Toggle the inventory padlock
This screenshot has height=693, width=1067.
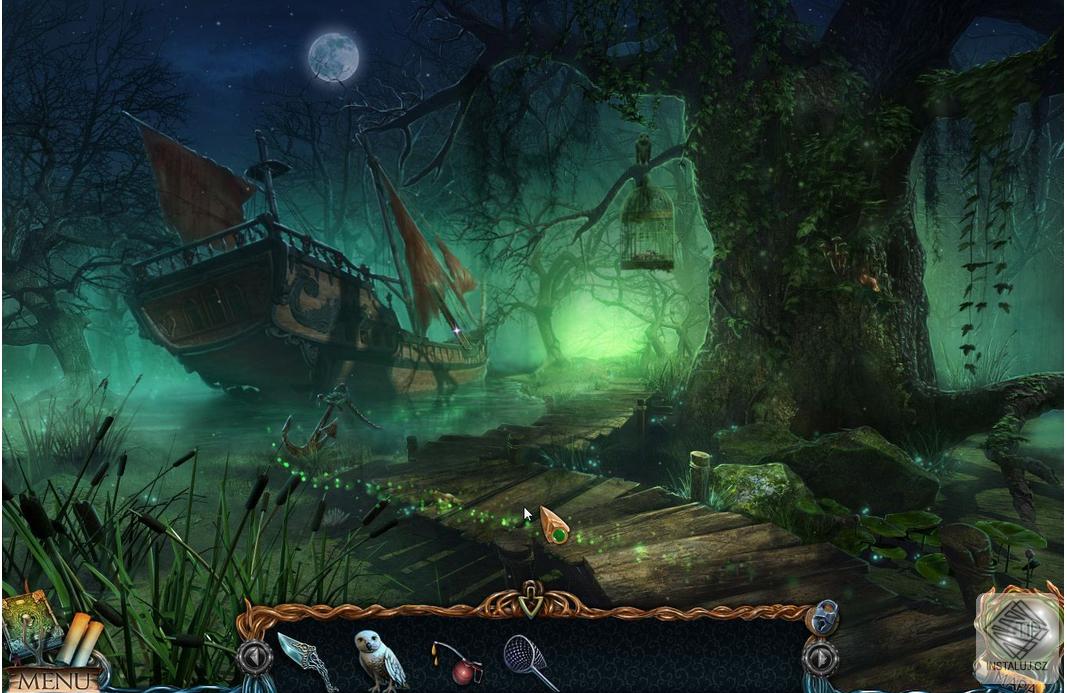click(x=821, y=617)
